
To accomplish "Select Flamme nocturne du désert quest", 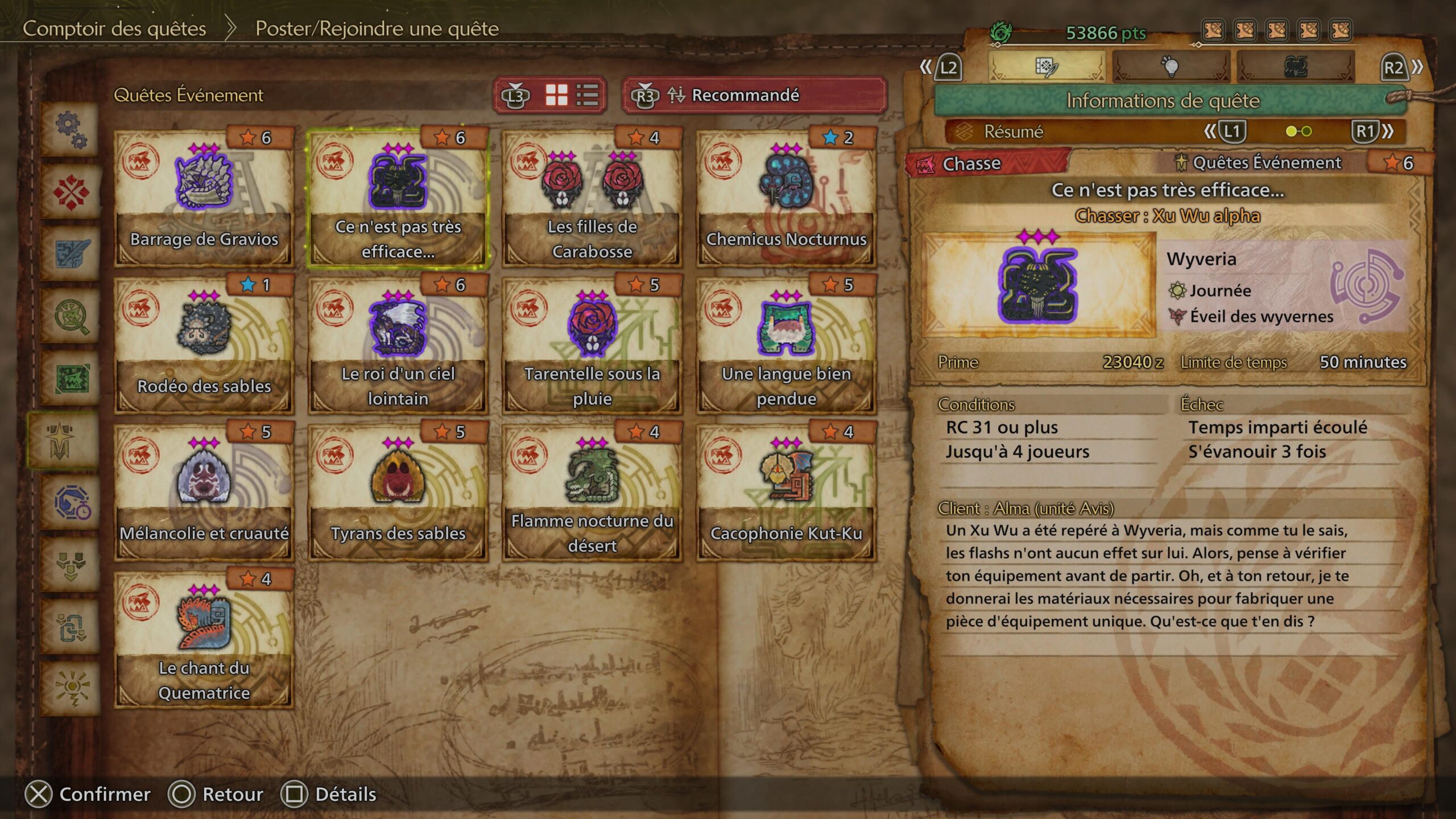I will pyautogui.click(x=592, y=491).
